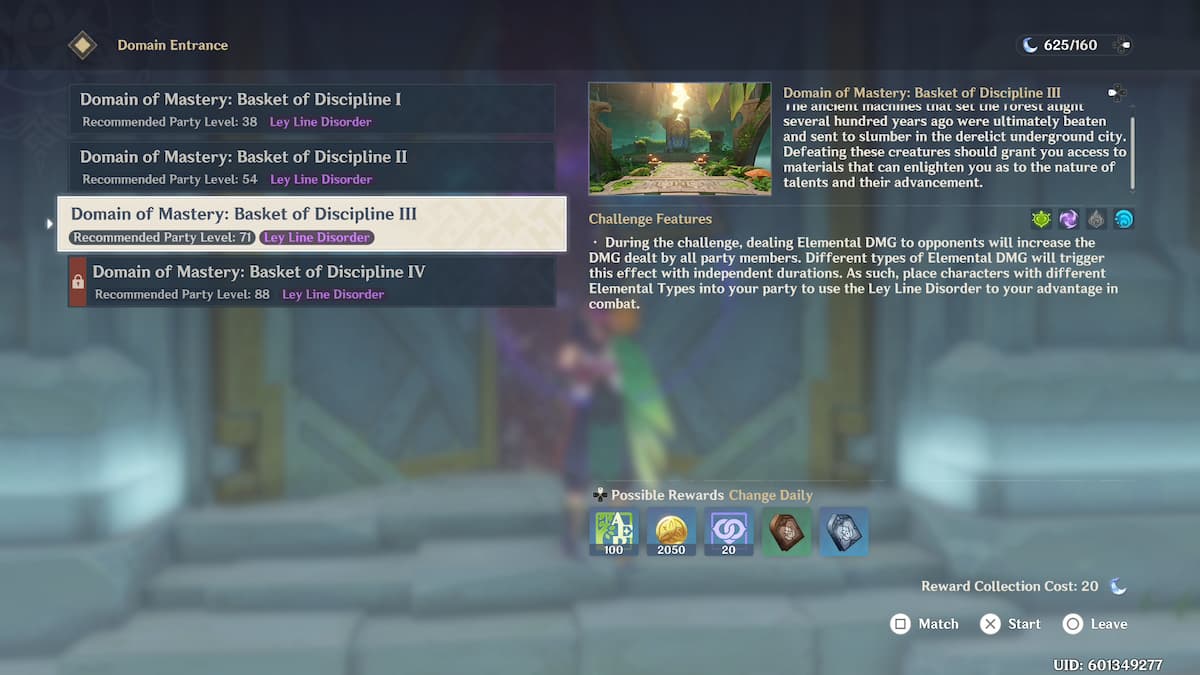Inspect the Companionship EXP reward of 20
Screen dimensions: 1200x675
click(729, 531)
